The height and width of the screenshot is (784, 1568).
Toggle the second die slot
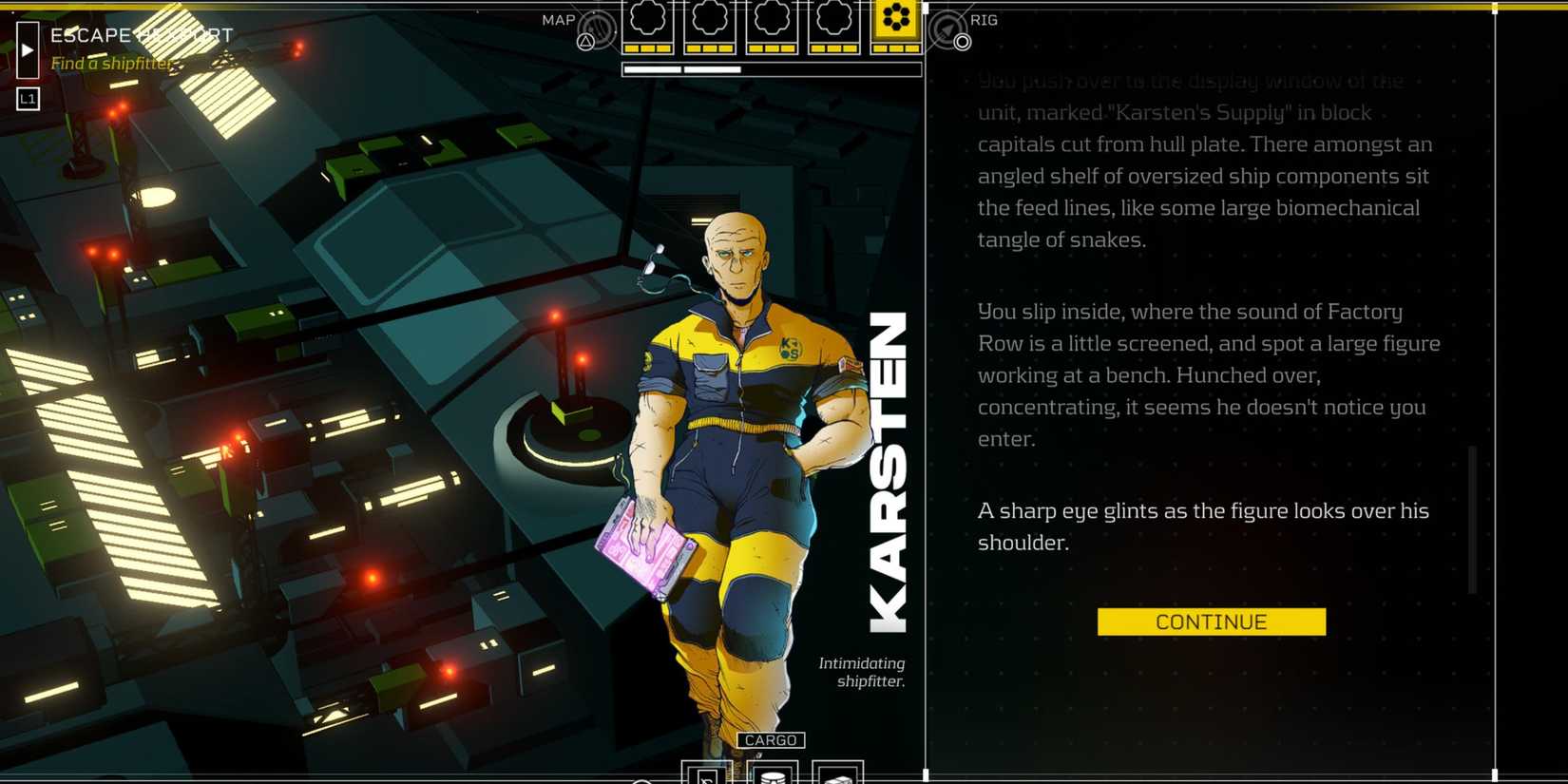(x=708, y=27)
